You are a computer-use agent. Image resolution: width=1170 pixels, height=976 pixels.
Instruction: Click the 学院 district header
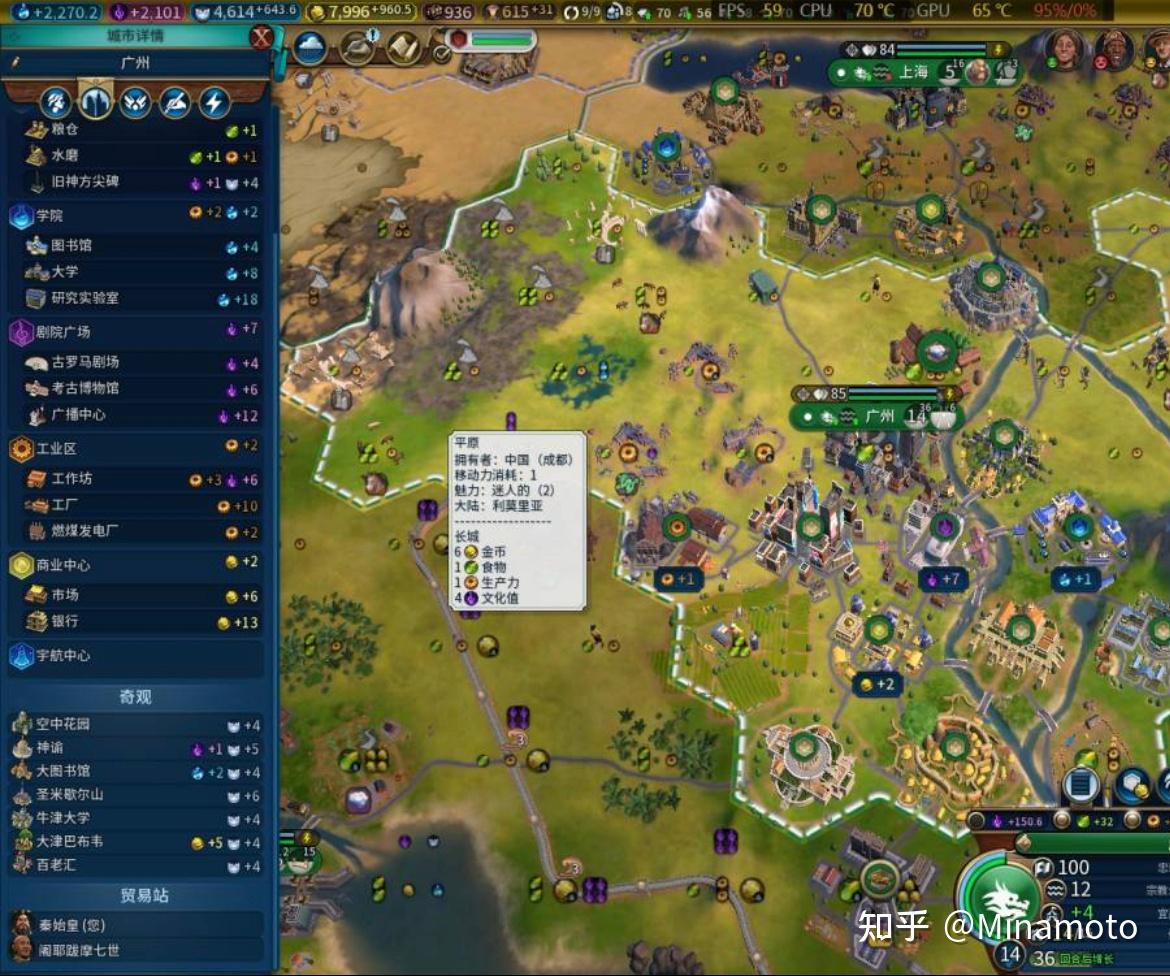click(x=130, y=214)
